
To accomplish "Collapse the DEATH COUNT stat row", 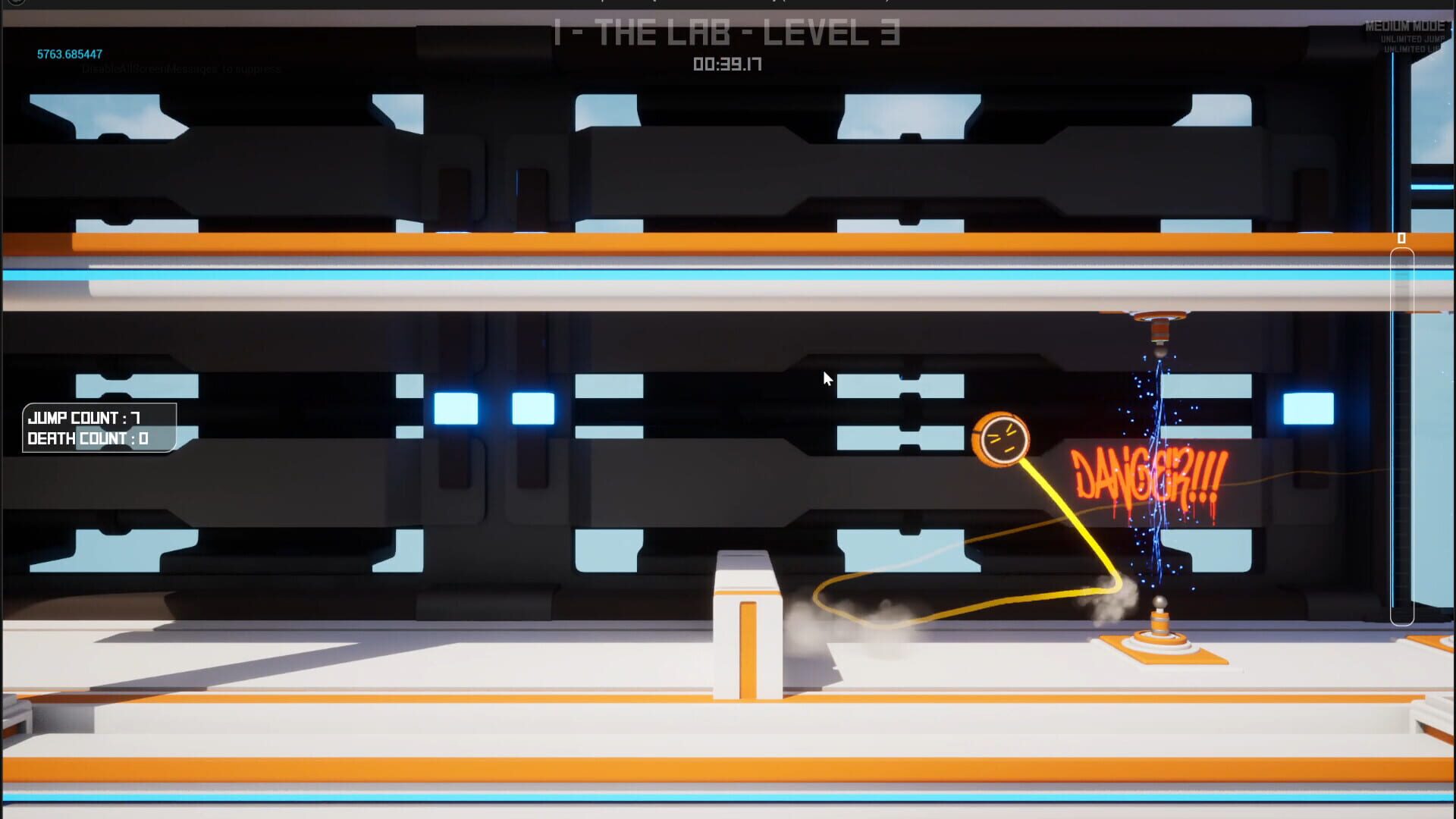I will (x=86, y=438).
